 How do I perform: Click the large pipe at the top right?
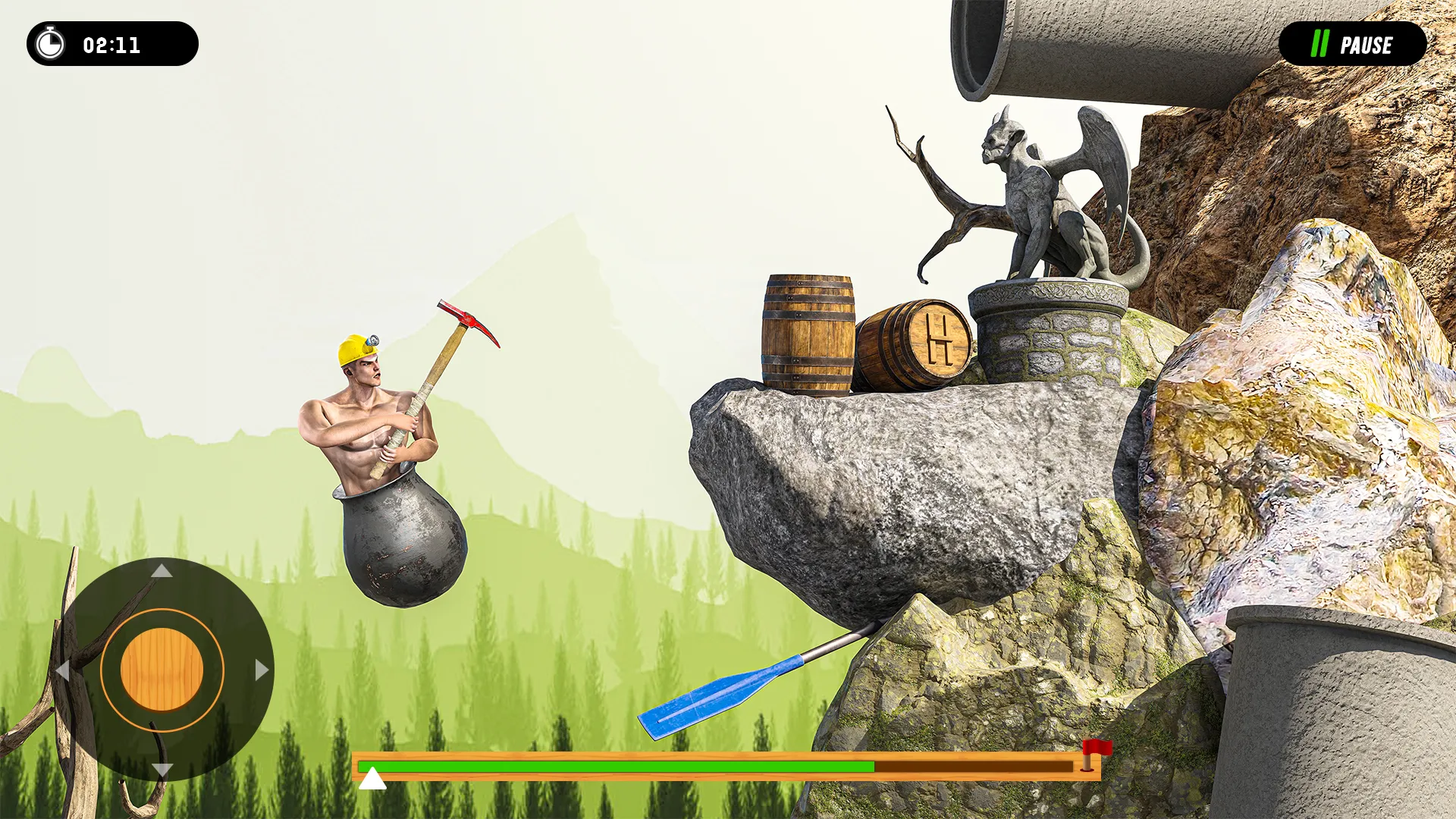[x=1077, y=45]
